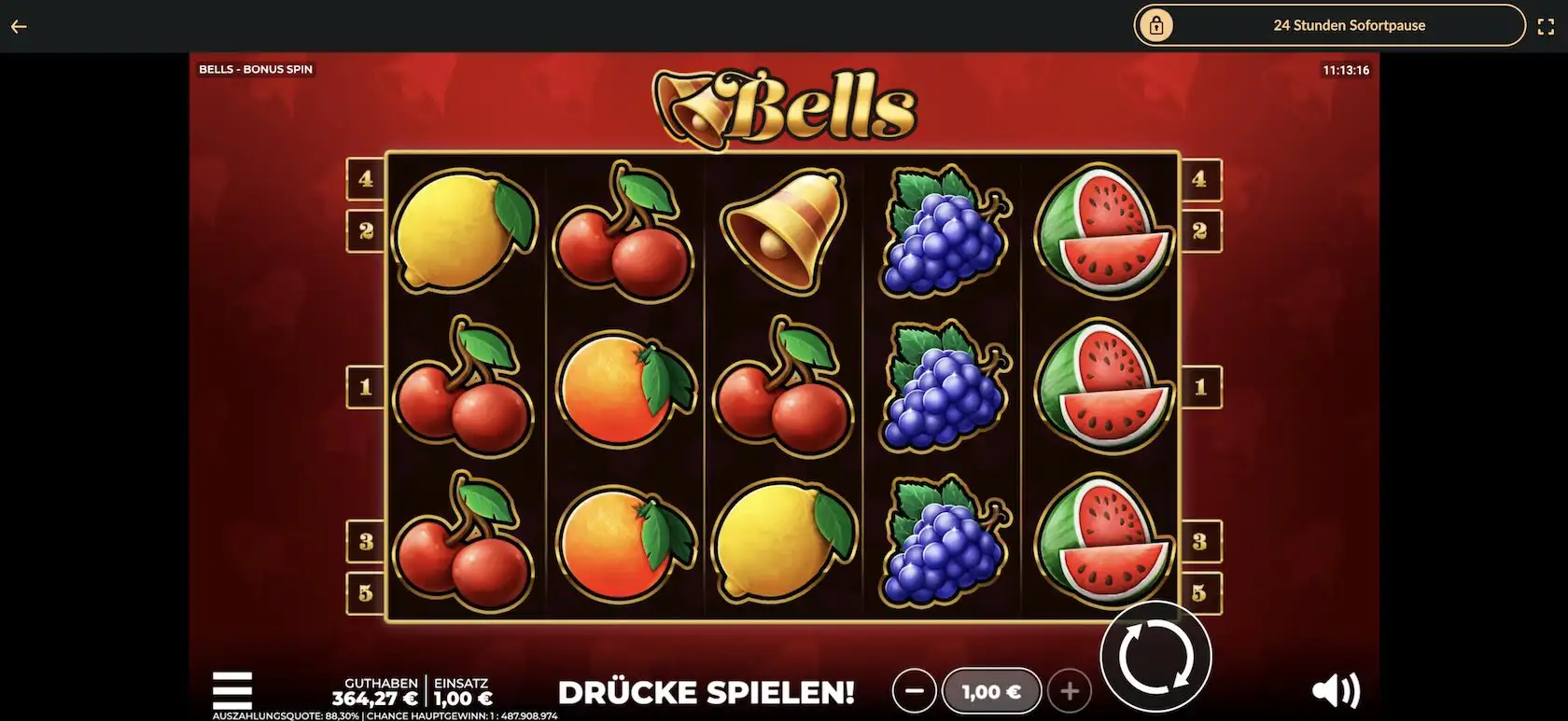
Task: Click the lock icon on the Sofortpause bar
Action: 1157,25
